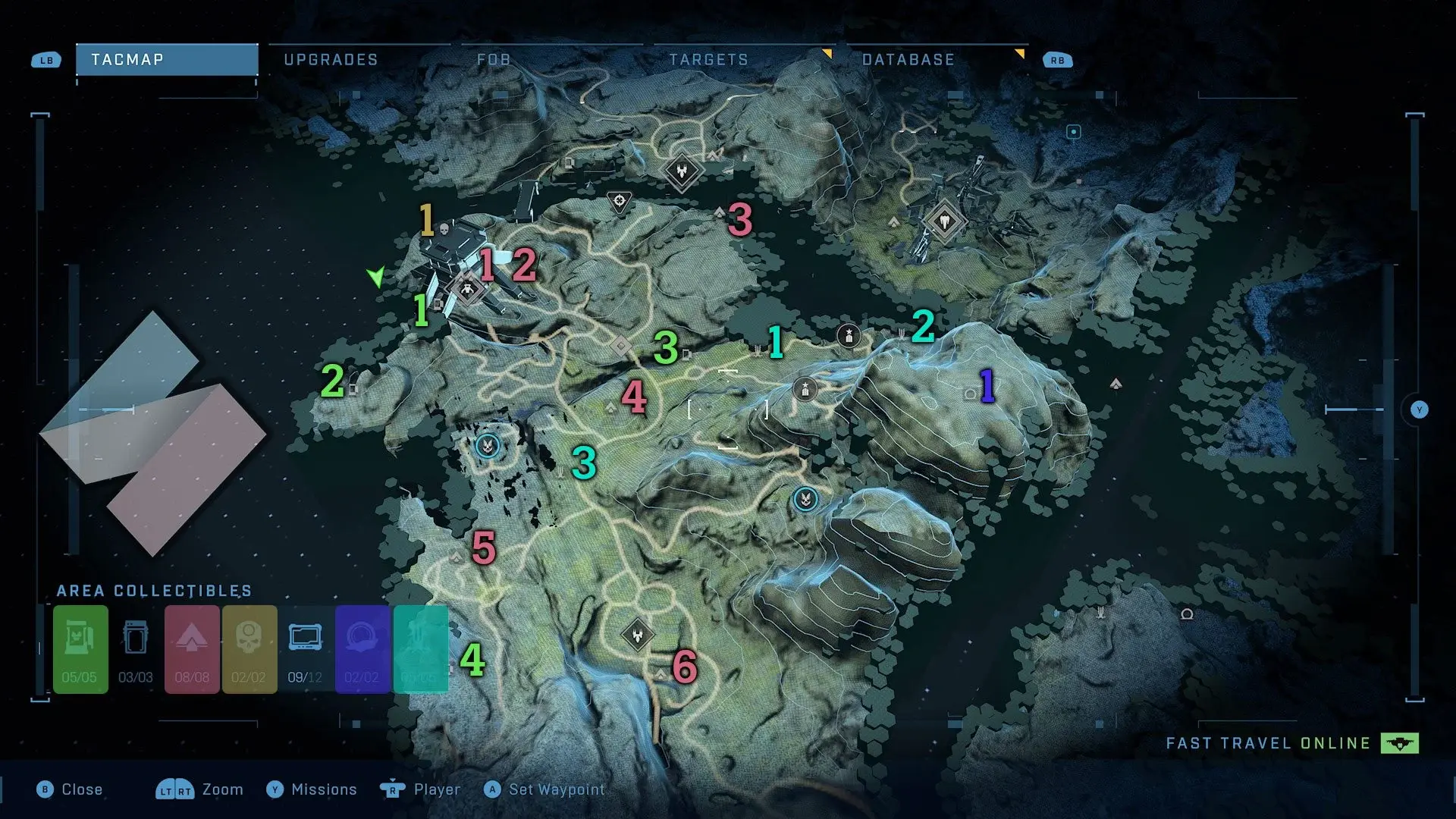Select the round marker beside teal number 2

[x=849, y=335]
